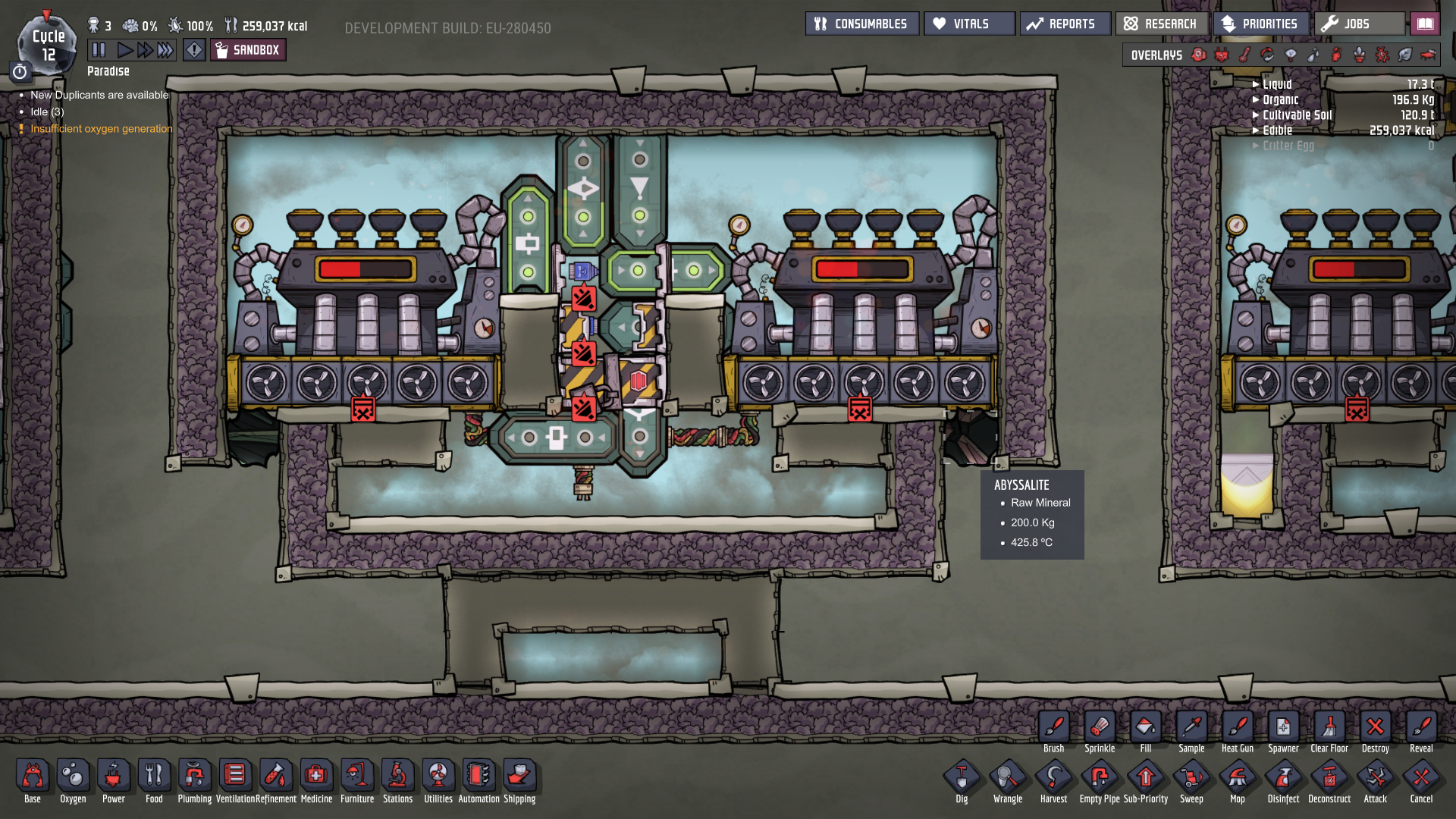Toggle the Sandbox mode button

[x=248, y=50]
